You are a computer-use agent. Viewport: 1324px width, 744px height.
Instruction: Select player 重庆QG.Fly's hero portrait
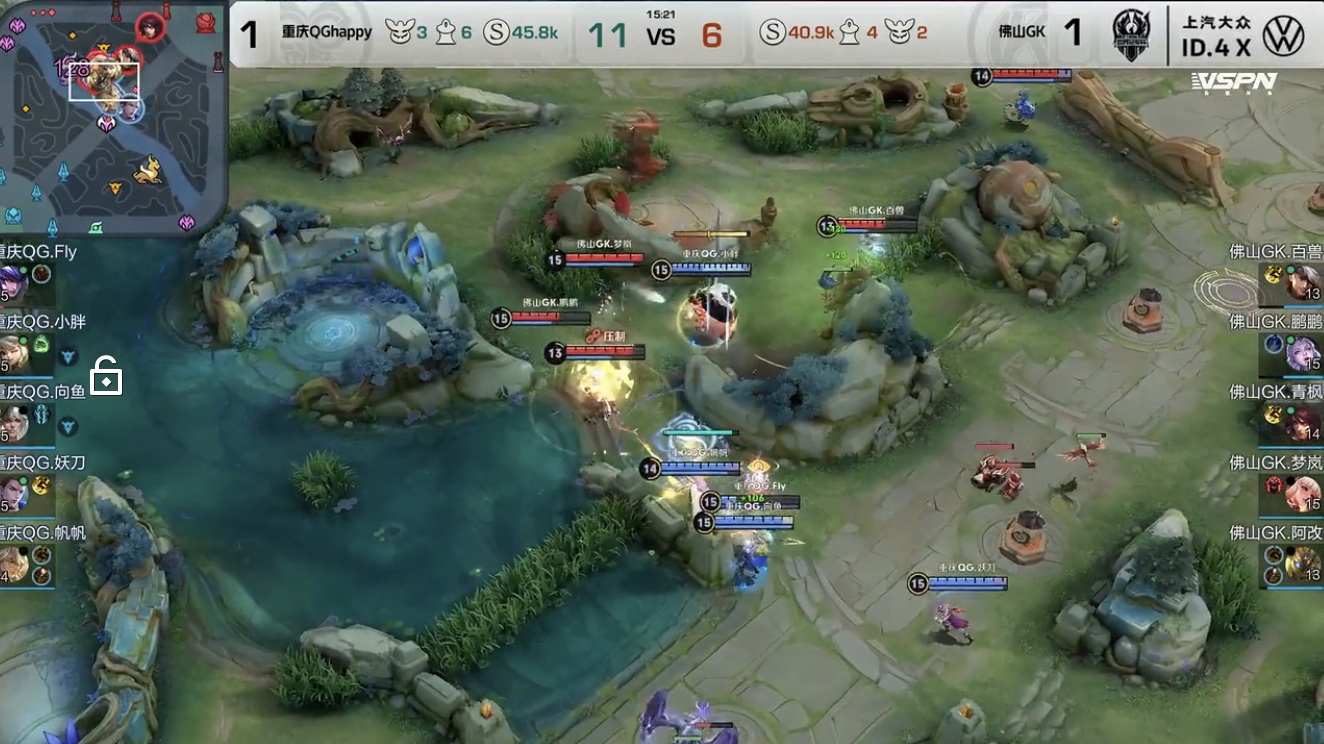coord(12,282)
